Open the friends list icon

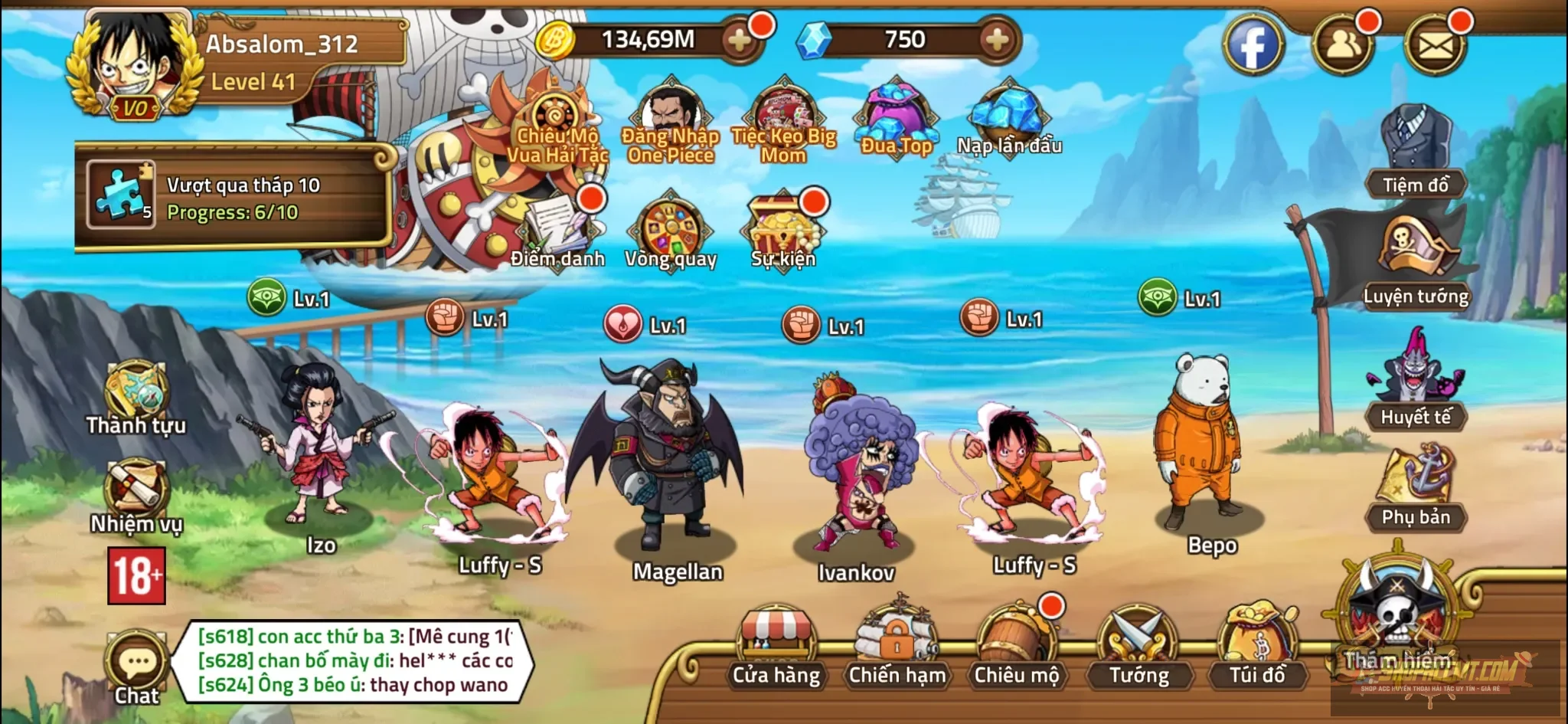coord(1343,45)
